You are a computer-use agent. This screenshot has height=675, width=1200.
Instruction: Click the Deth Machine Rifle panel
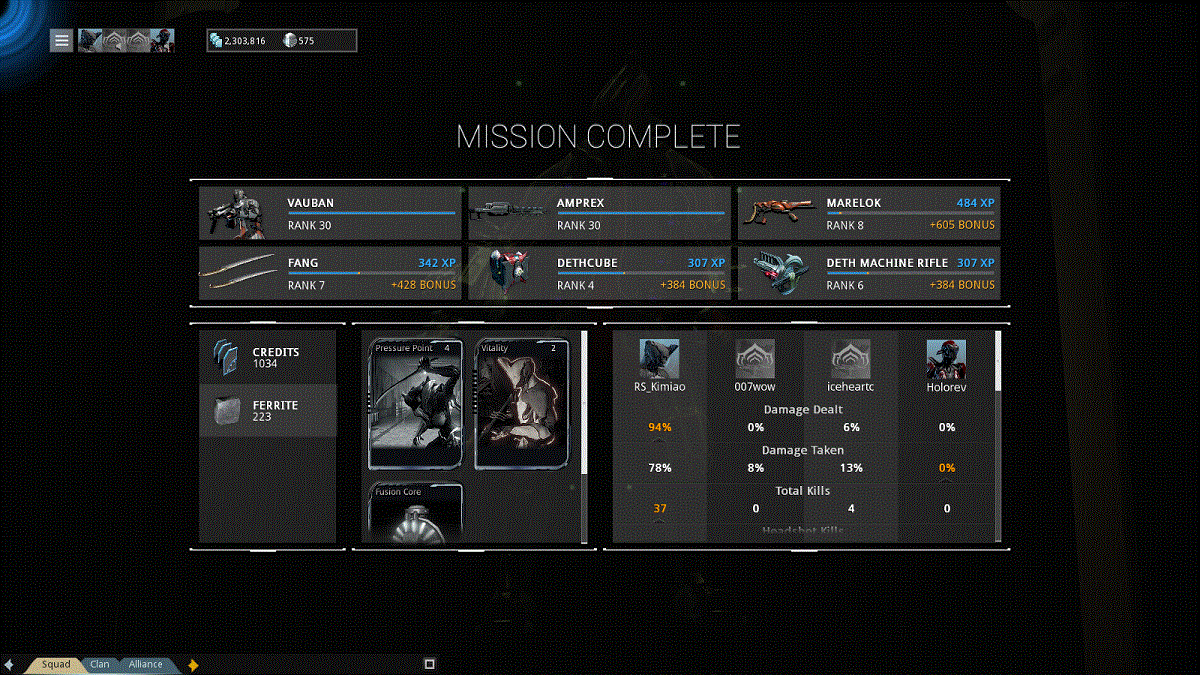(869, 274)
